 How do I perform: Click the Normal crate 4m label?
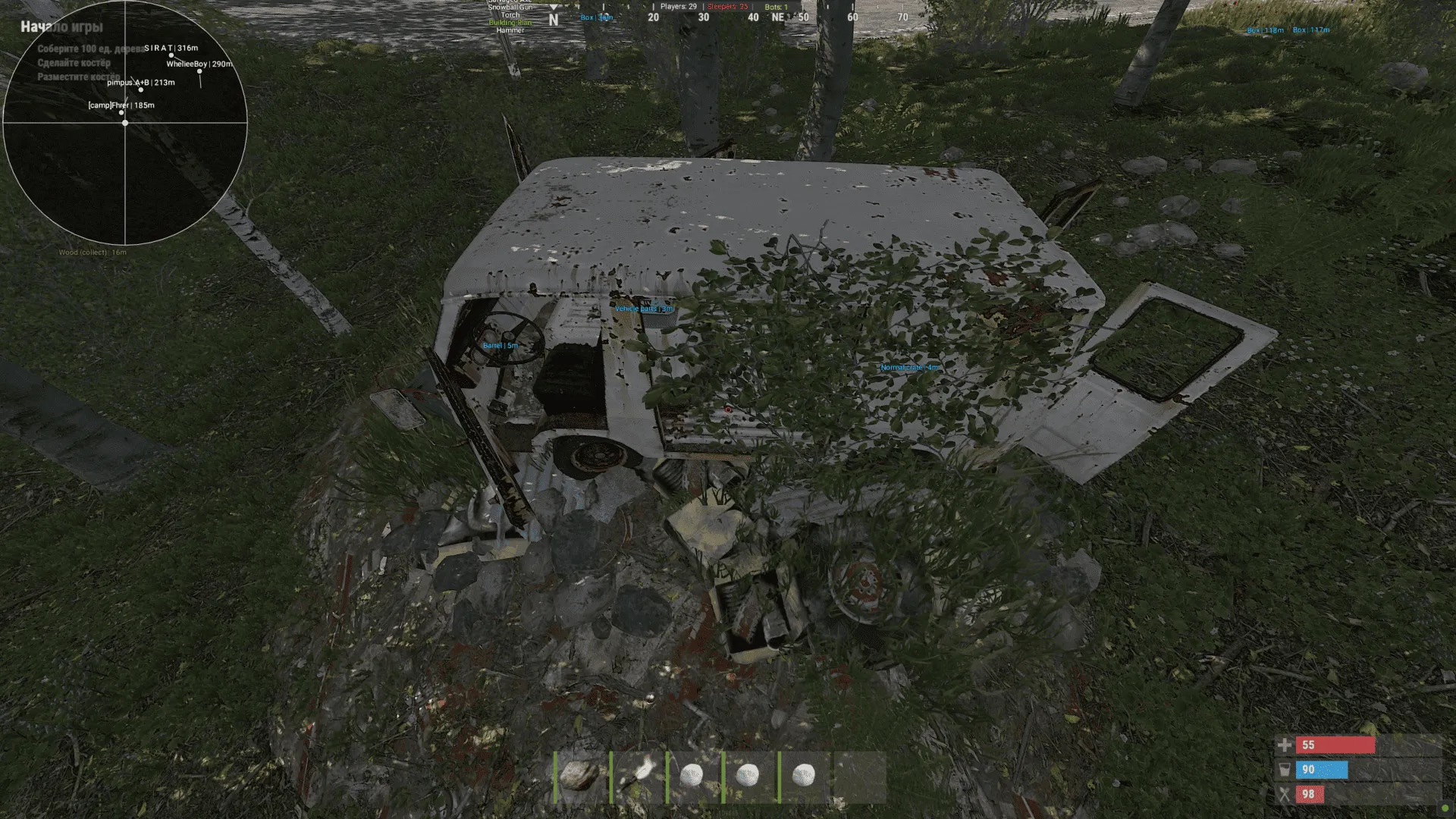[908, 367]
